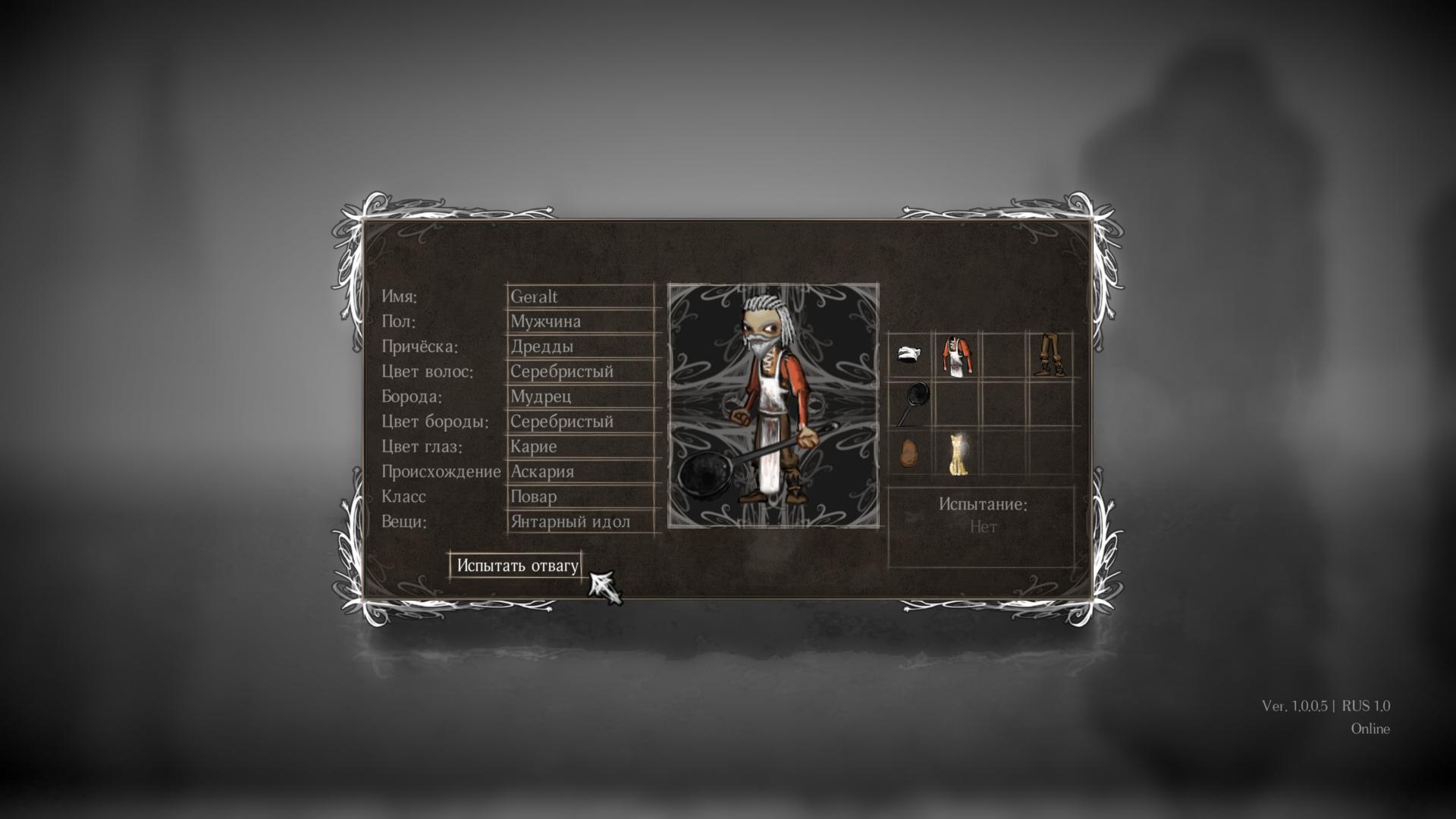This screenshot has height=819, width=1456.
Task: Change the gender field showing Мужчина
Action: [x=580, y=322]
